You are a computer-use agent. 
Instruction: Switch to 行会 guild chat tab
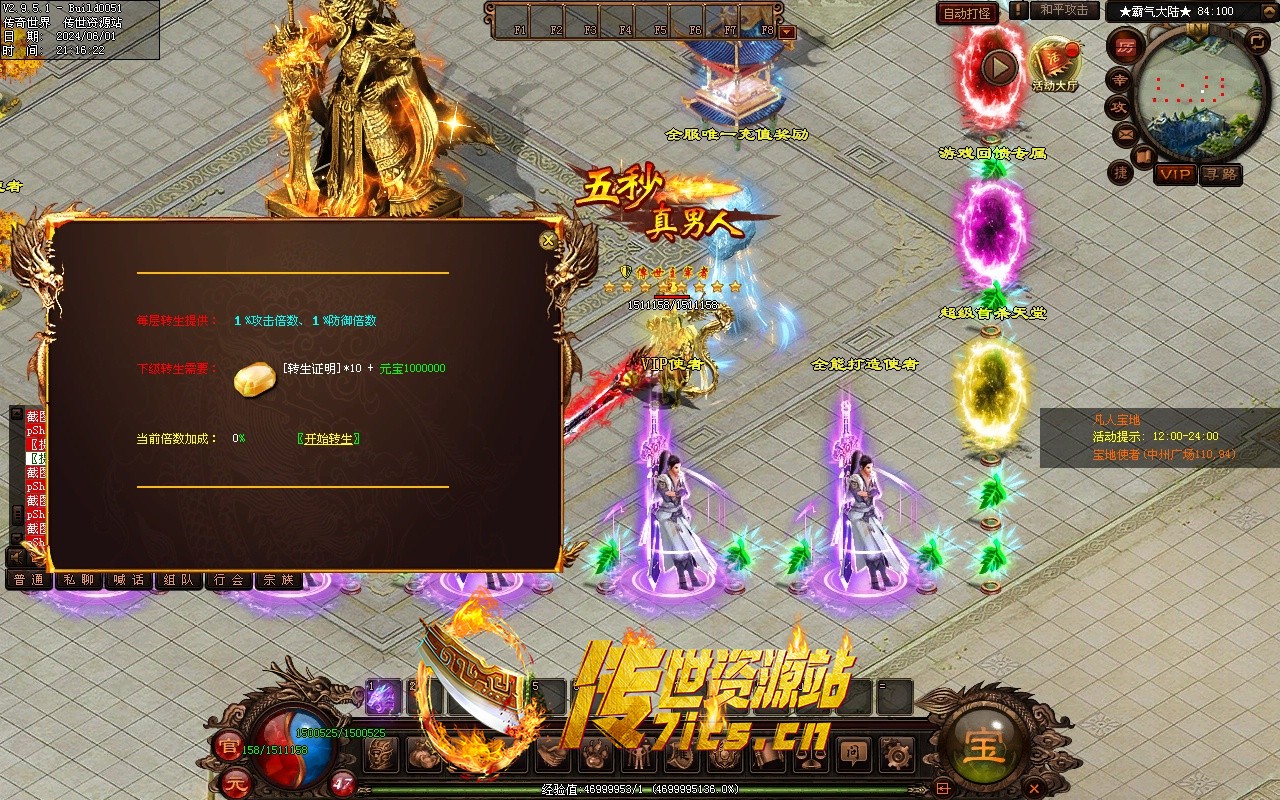(x=229, y=580)
